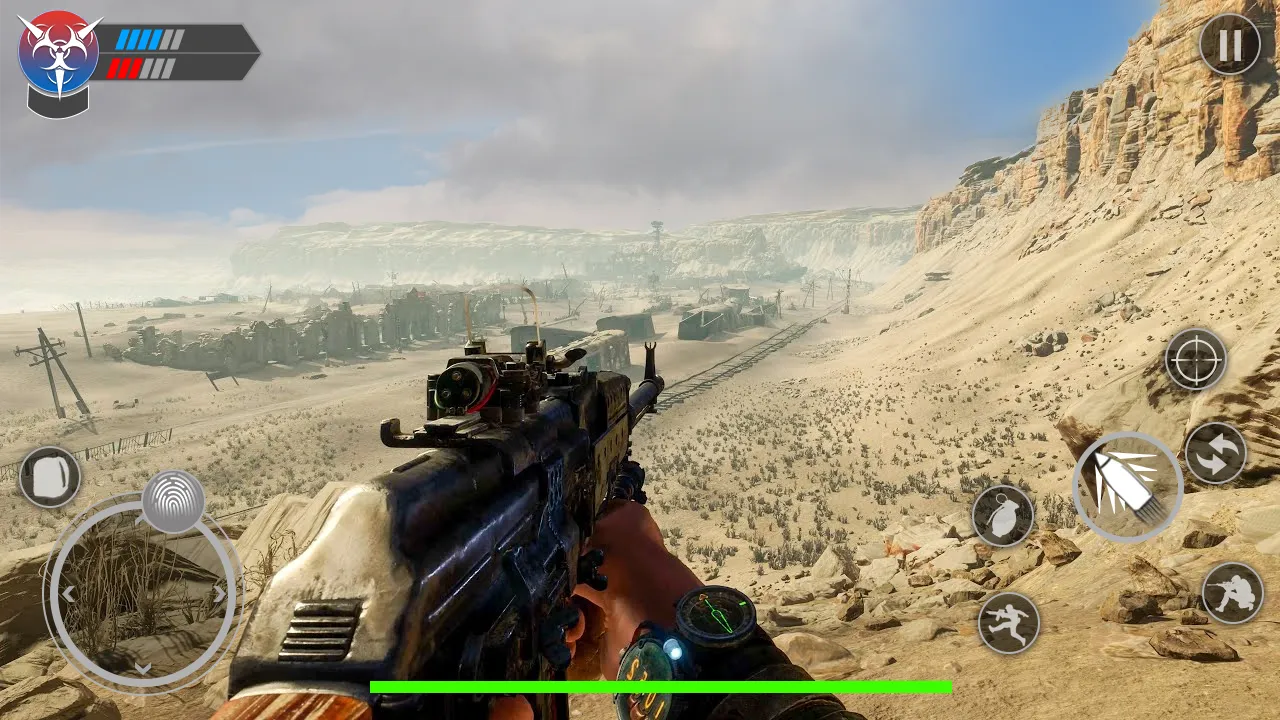Pause the game with the pause button
The width and height of the screenshot is (1280, 720).
(x=1230, y=46)
